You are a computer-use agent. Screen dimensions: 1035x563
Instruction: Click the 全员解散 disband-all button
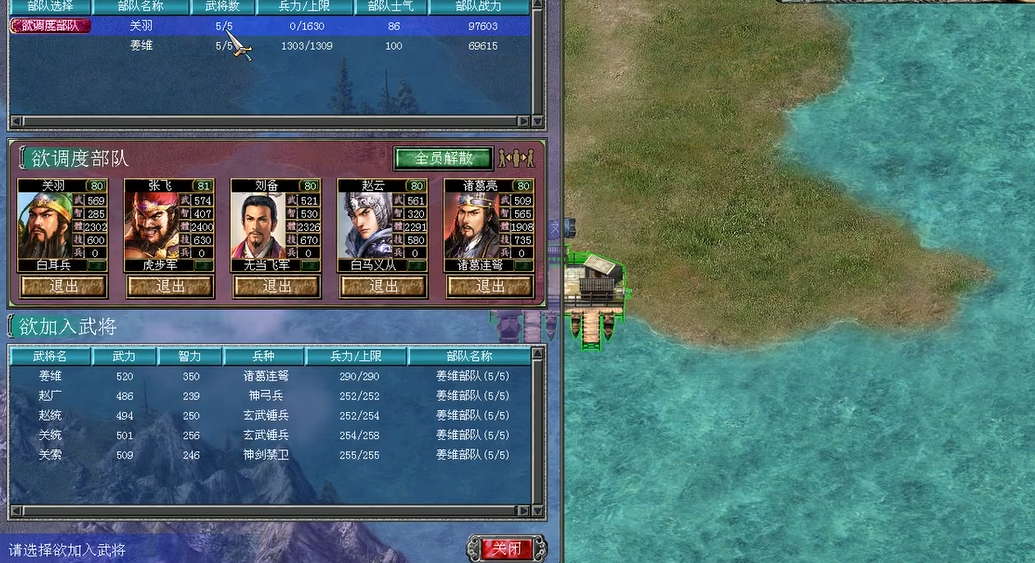442,158
